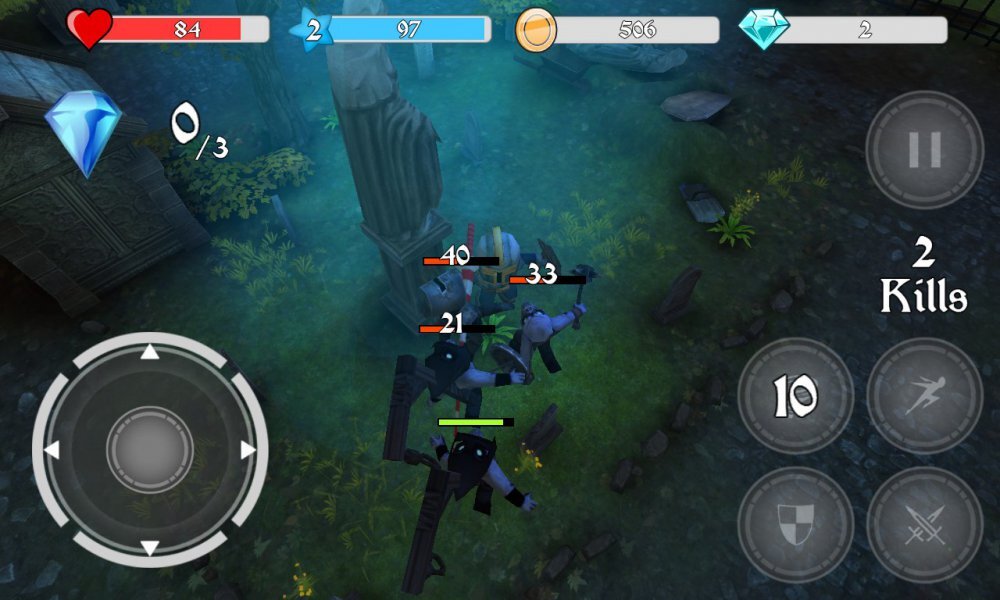
Task: Tap the joystick's down arrow
Action: 149,547
